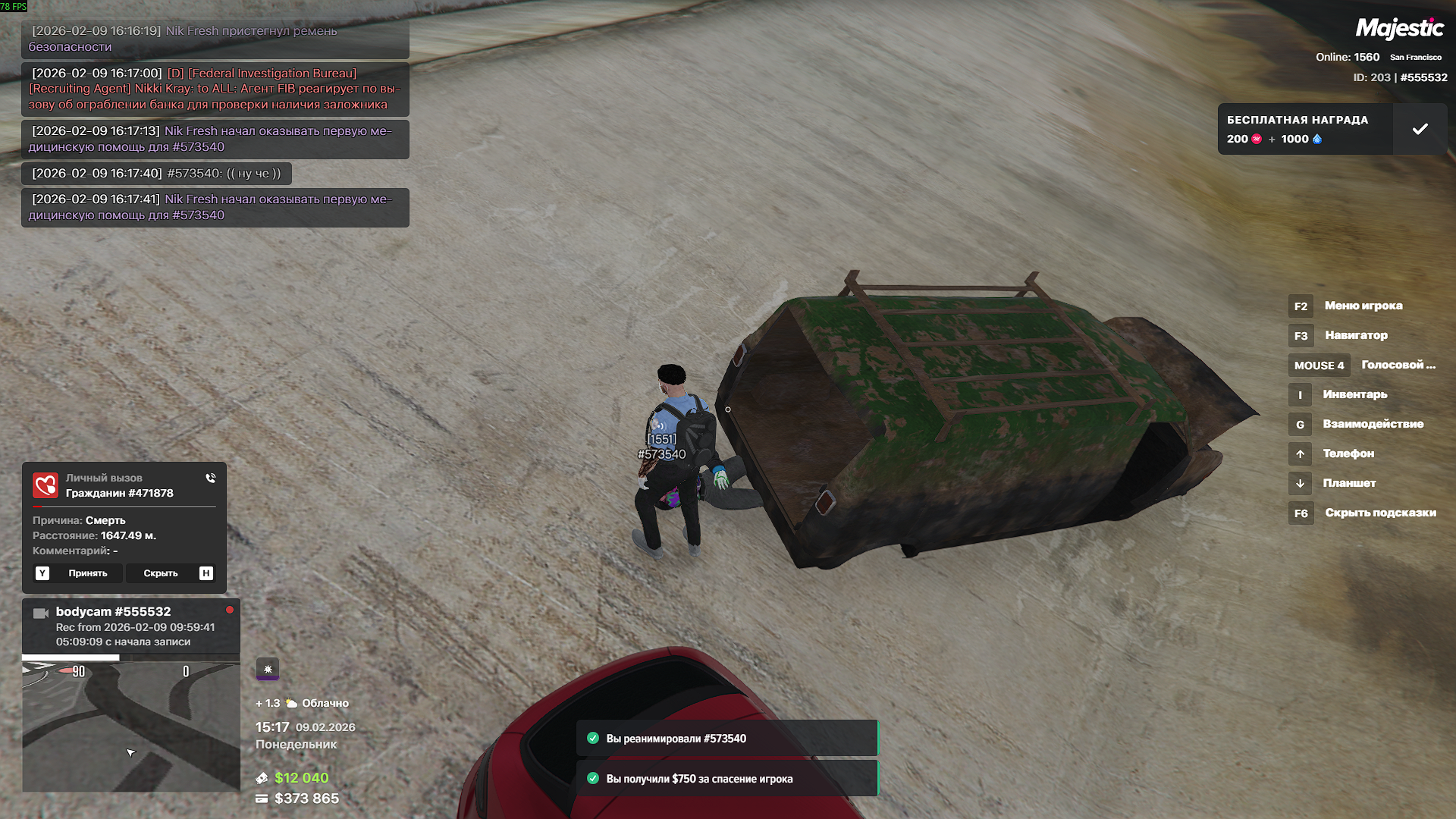Select the resuscitation notification for #573540
The width and height of the screenshot is (1456, 819).
tap(726, 739)
